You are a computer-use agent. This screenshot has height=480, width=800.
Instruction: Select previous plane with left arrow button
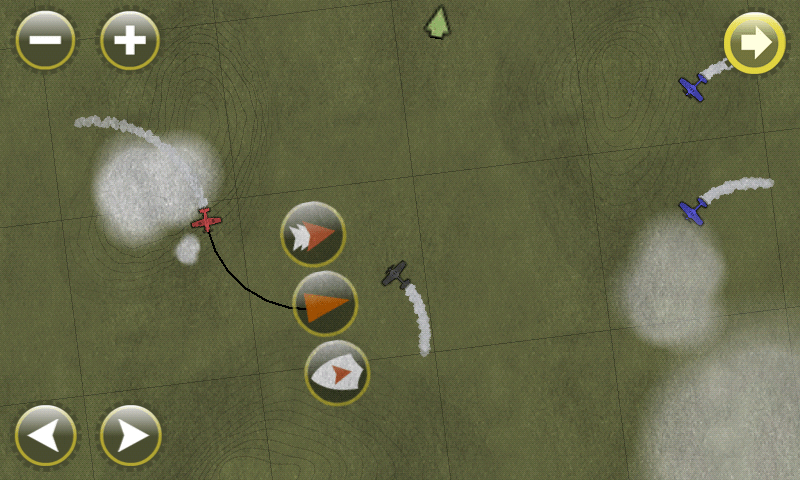pos(45,435)
